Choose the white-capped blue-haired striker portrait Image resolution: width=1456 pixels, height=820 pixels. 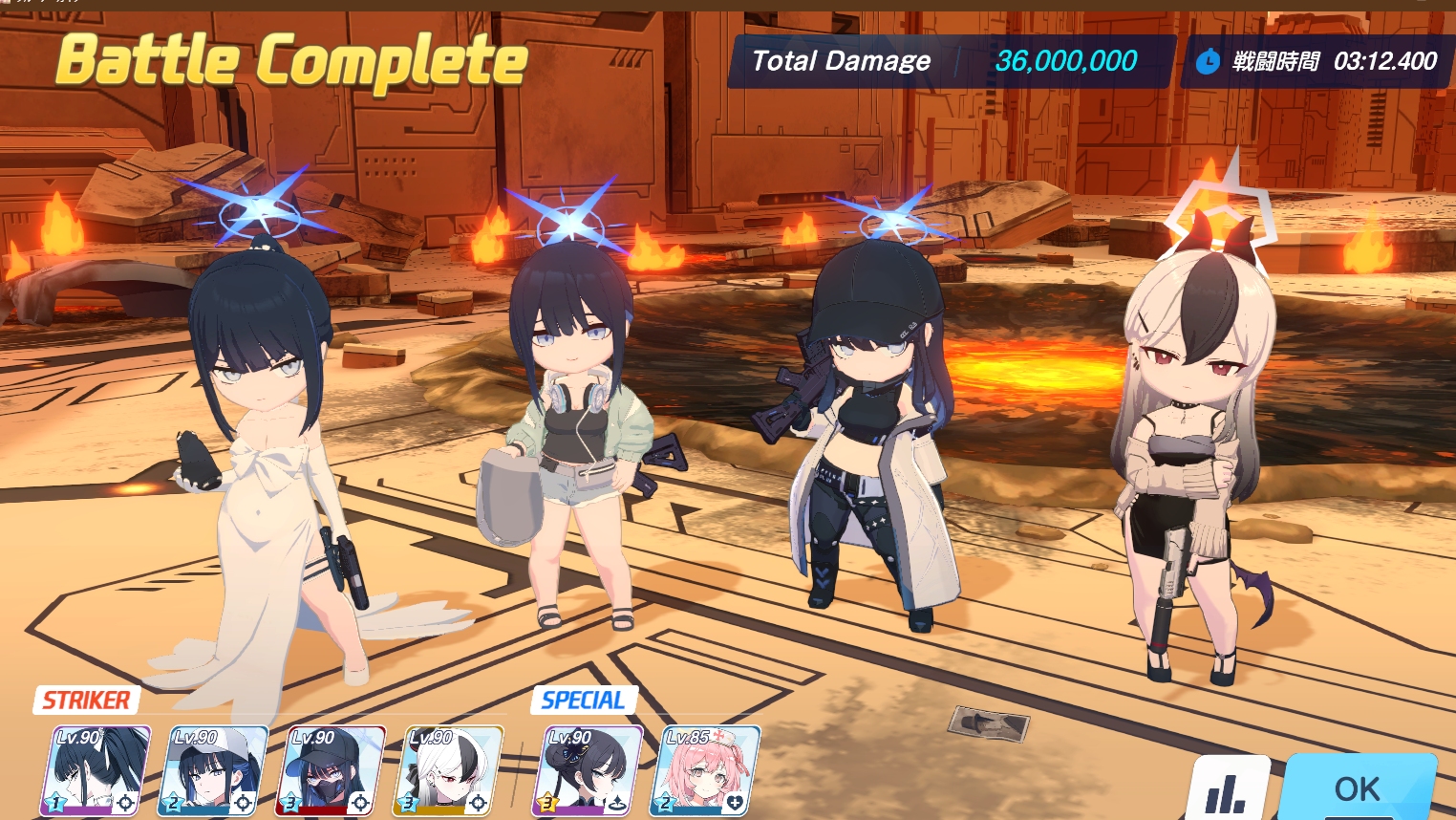(x=214, y=770)
